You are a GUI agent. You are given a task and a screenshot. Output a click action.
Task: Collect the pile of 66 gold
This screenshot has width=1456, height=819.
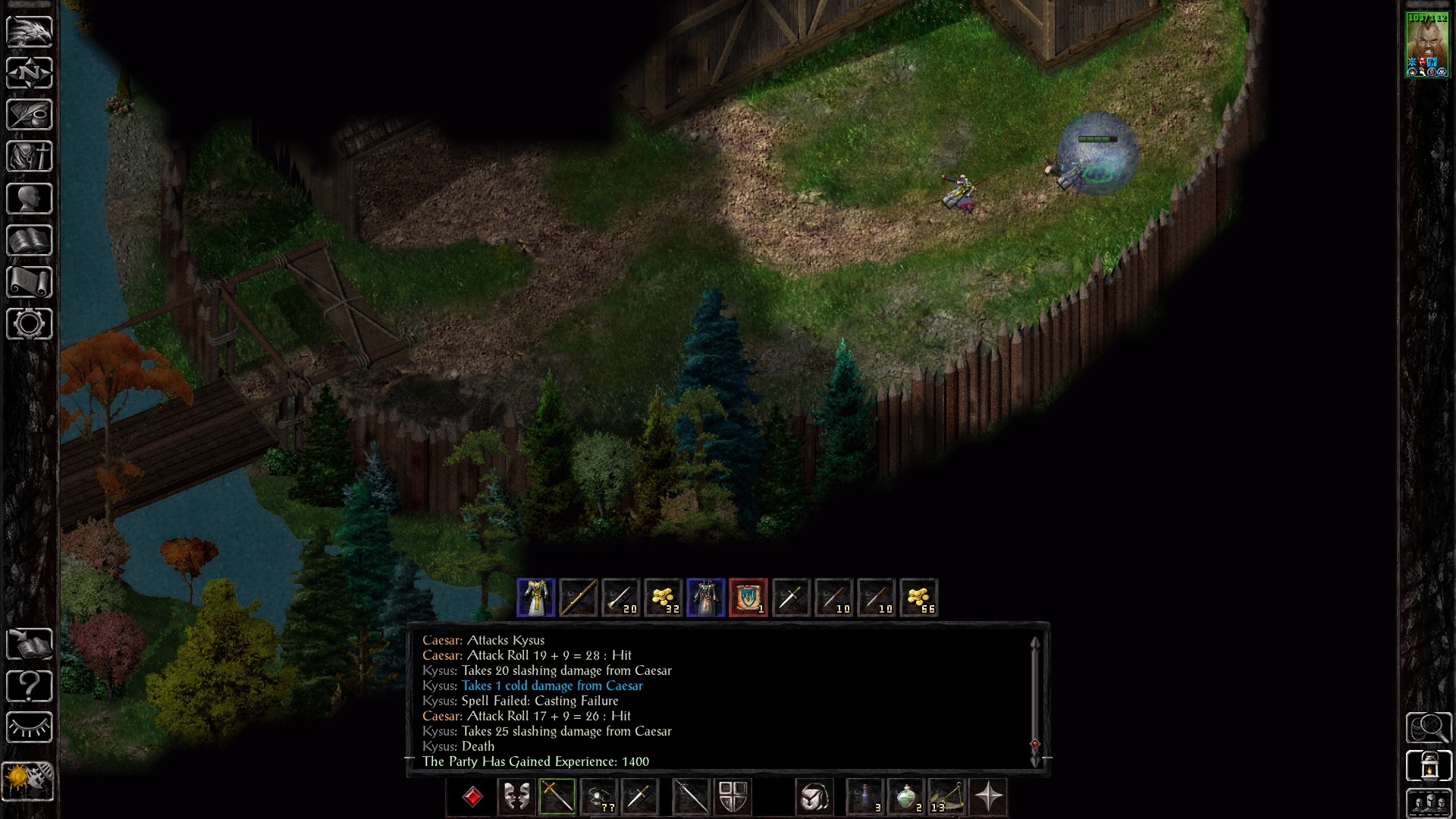tap(919, 598)
